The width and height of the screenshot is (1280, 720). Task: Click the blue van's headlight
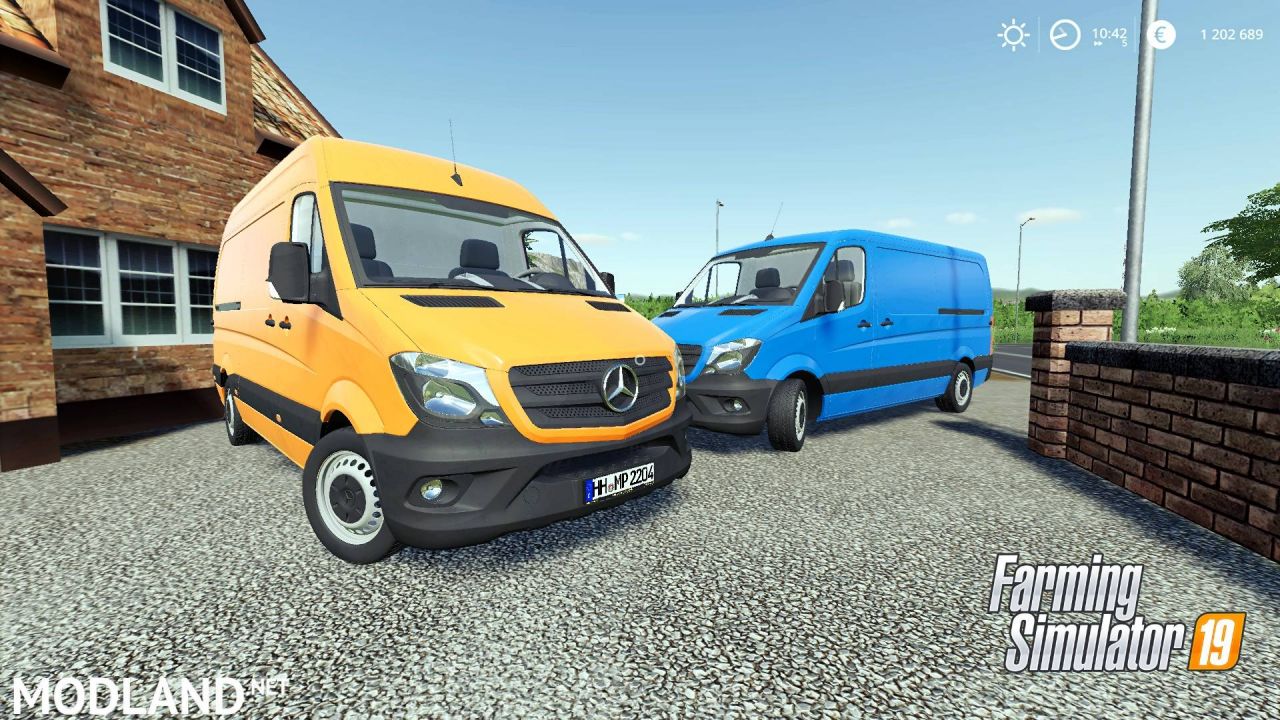[733, 356]
